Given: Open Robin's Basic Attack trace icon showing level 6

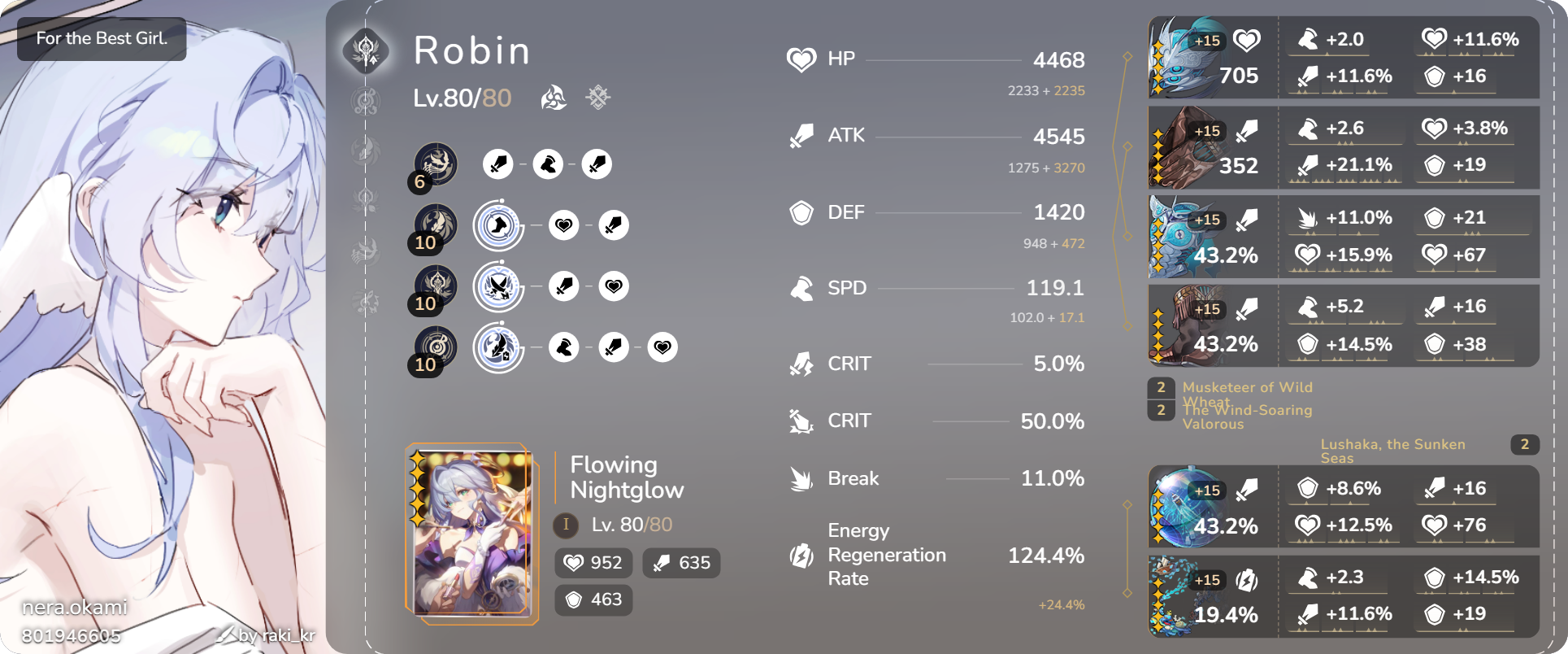Looking at the screenshot, I should tap(436, 164).
